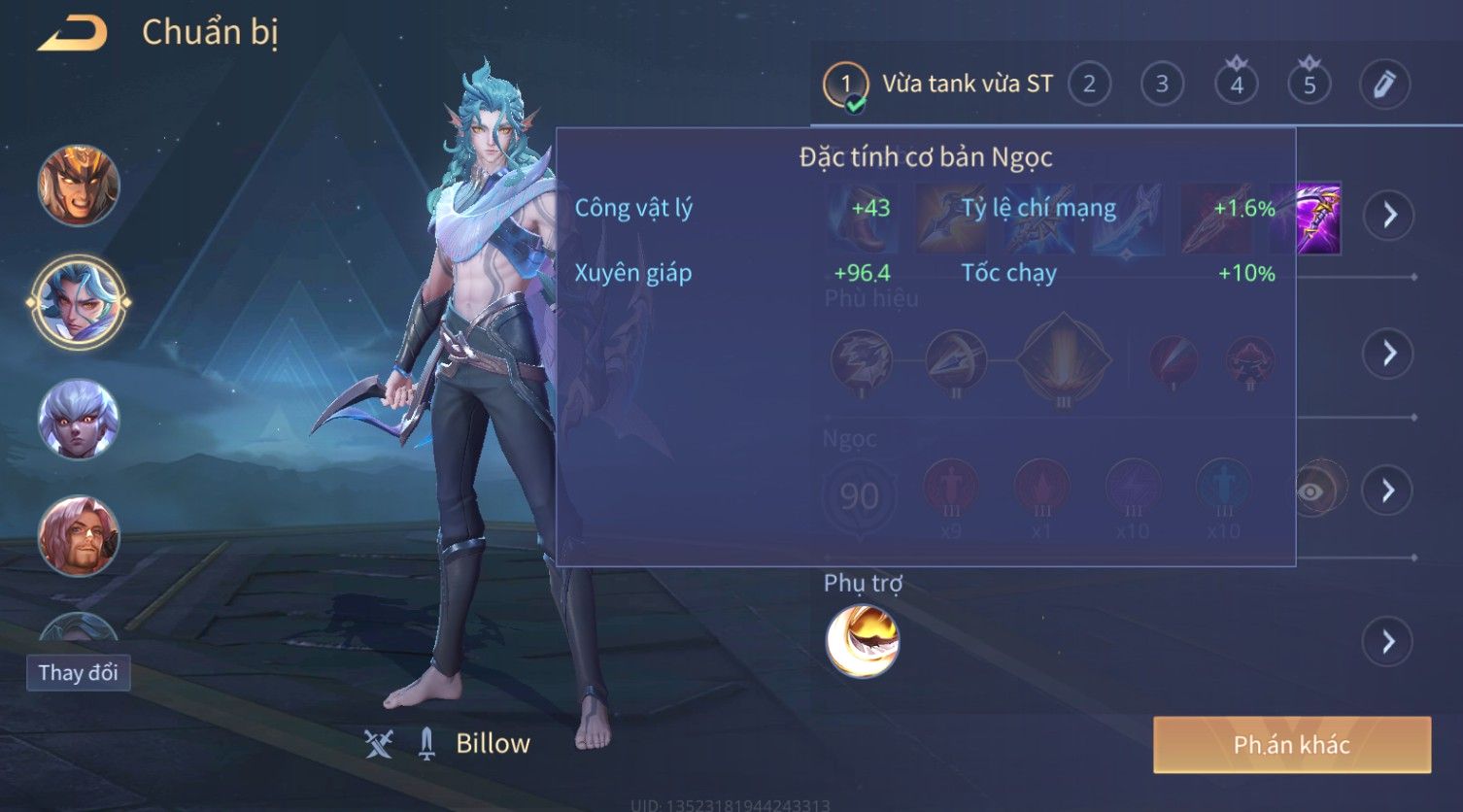Select the Phụ trợ spell icon
Image resolution: width=1463 pixels, height=812 pixels.
pyautogui.click(x=863, y=641)
